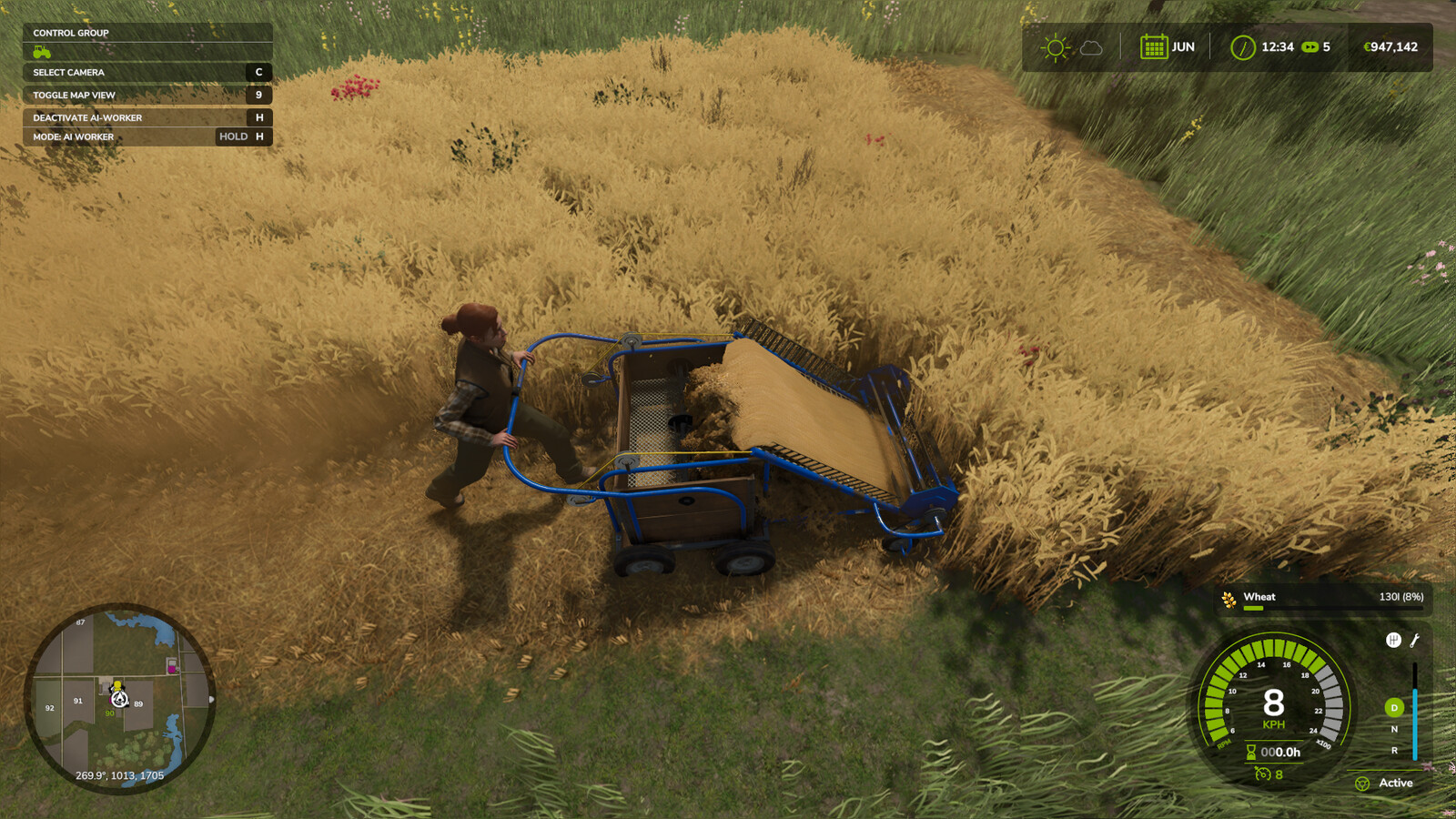The height and width of the screenshot is (819, 1456).
Task: Click the green D drive gear indicator
Action: [1394, 707]
